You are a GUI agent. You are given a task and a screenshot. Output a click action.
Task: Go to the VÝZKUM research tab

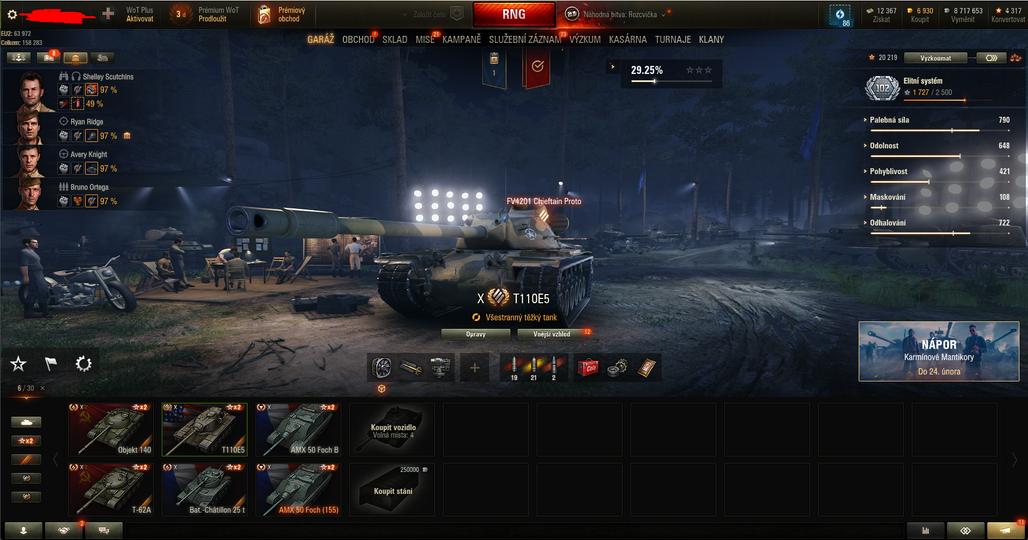click(x=585, y=40)
